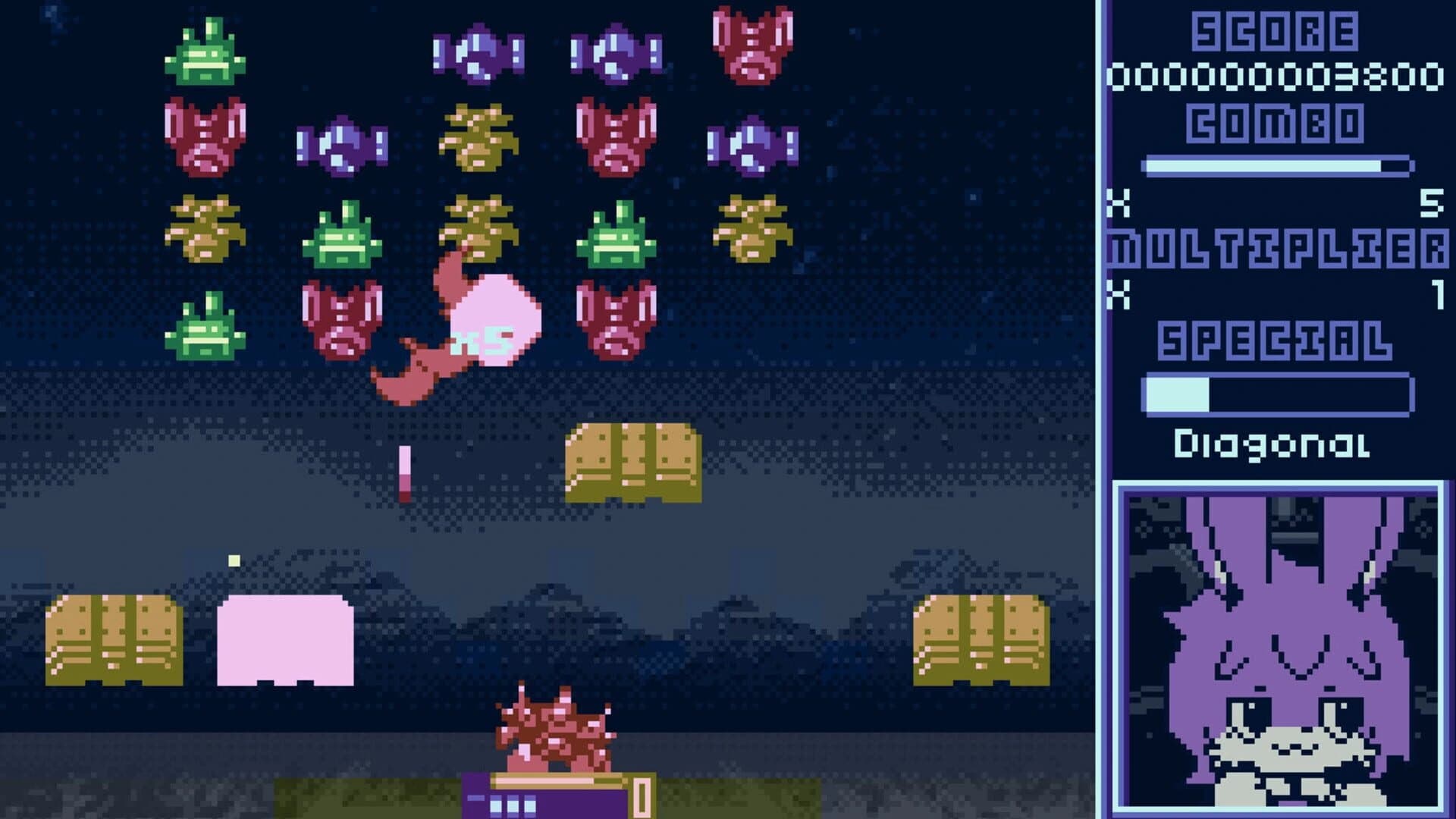Select the yellow flower alien sprite
1456x819 pixels.
475,136
